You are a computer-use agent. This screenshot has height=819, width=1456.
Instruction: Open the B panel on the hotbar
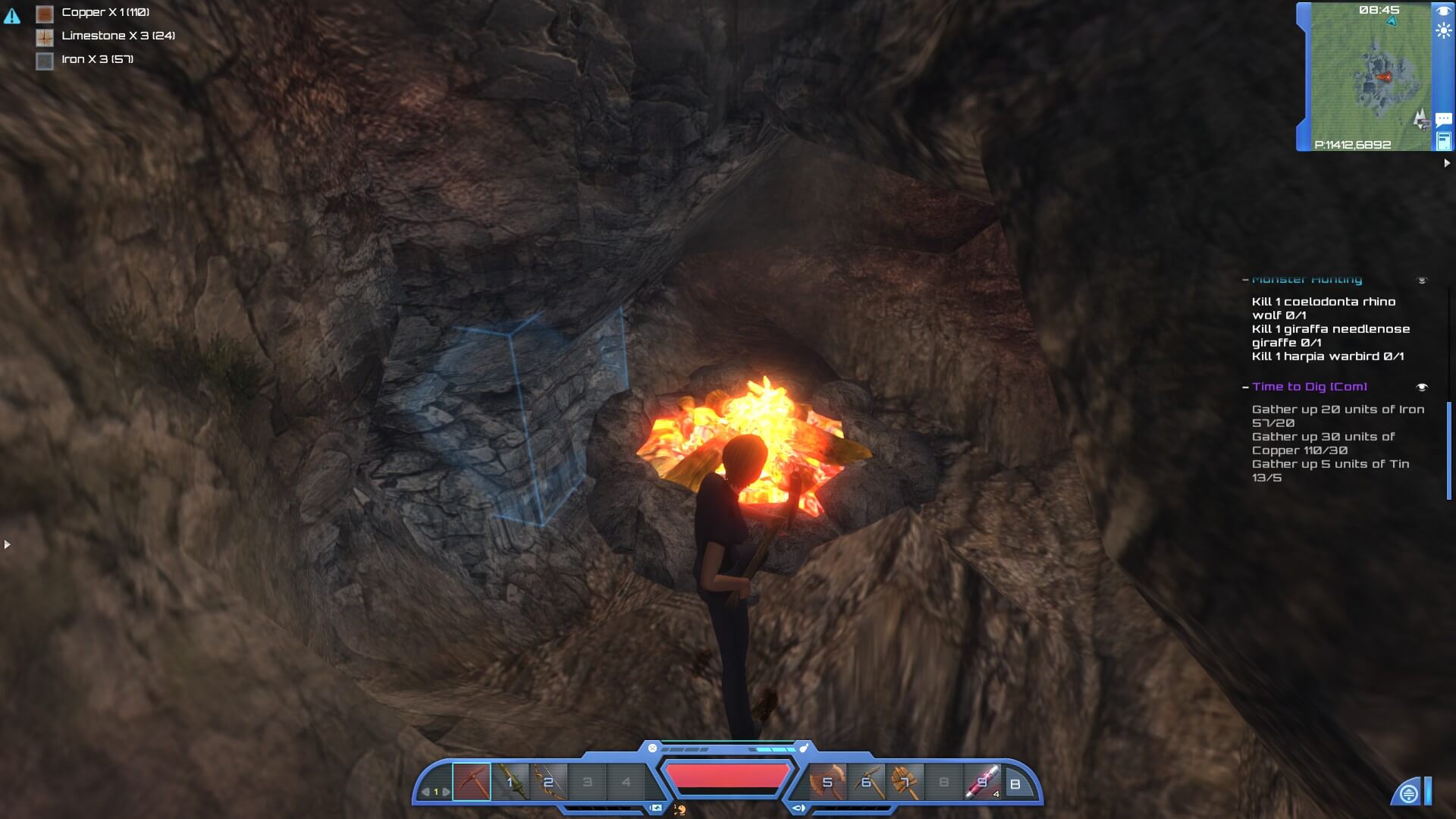pos(1015,784)
